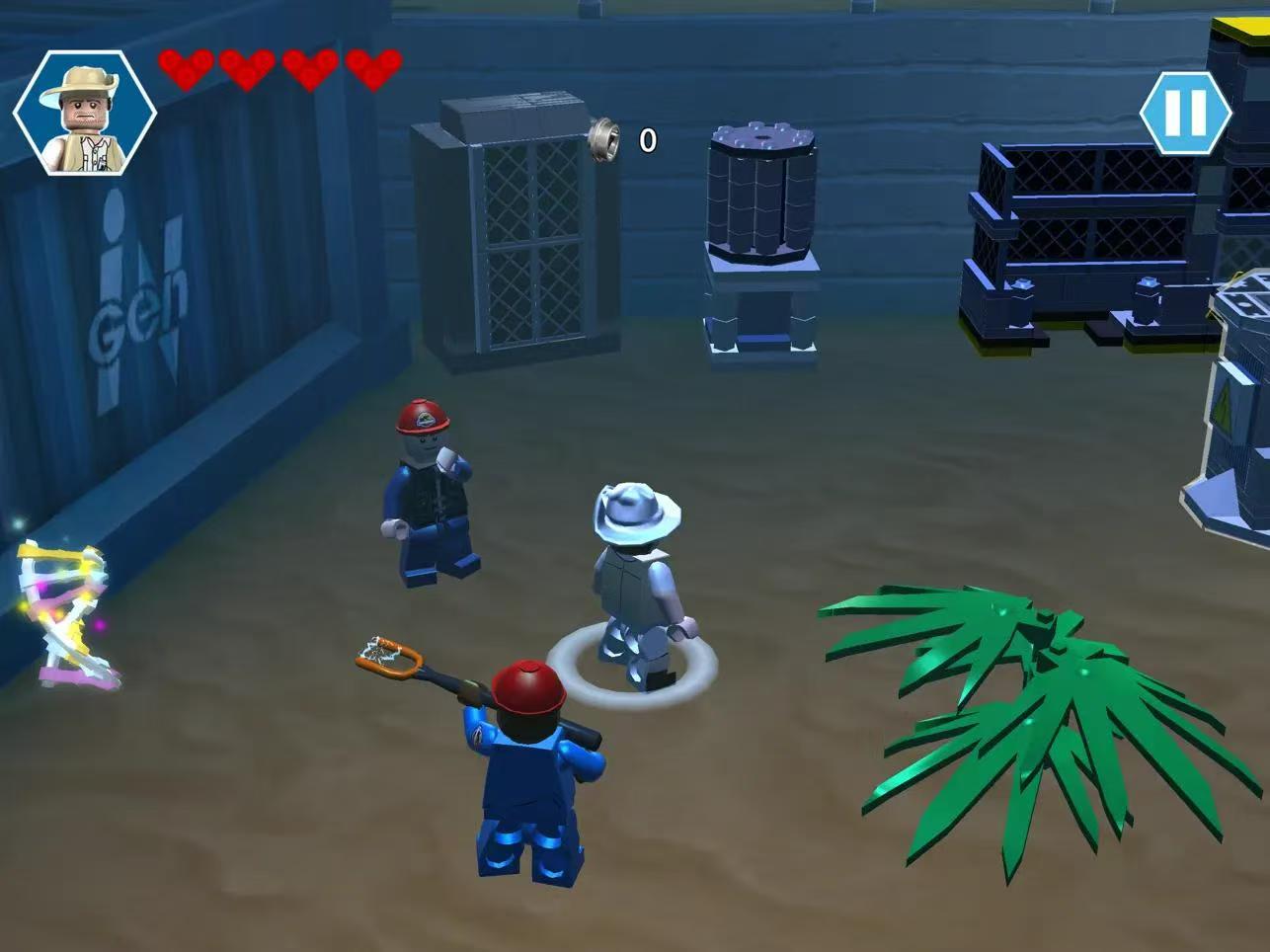Image resolution: width=1270 pixels, height=952 pixels.
Task: Click the stud counter showing zero
Action: [647, 141]
